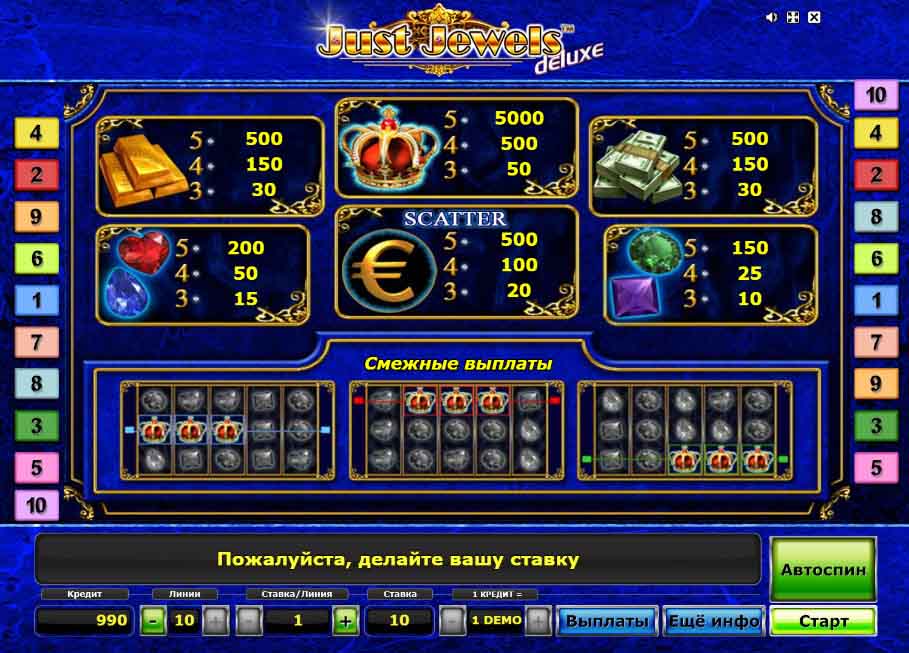The height and width of the screenshot is (653, 909).
Task: Open the Выплаты paytable
Action: [609, 621]
